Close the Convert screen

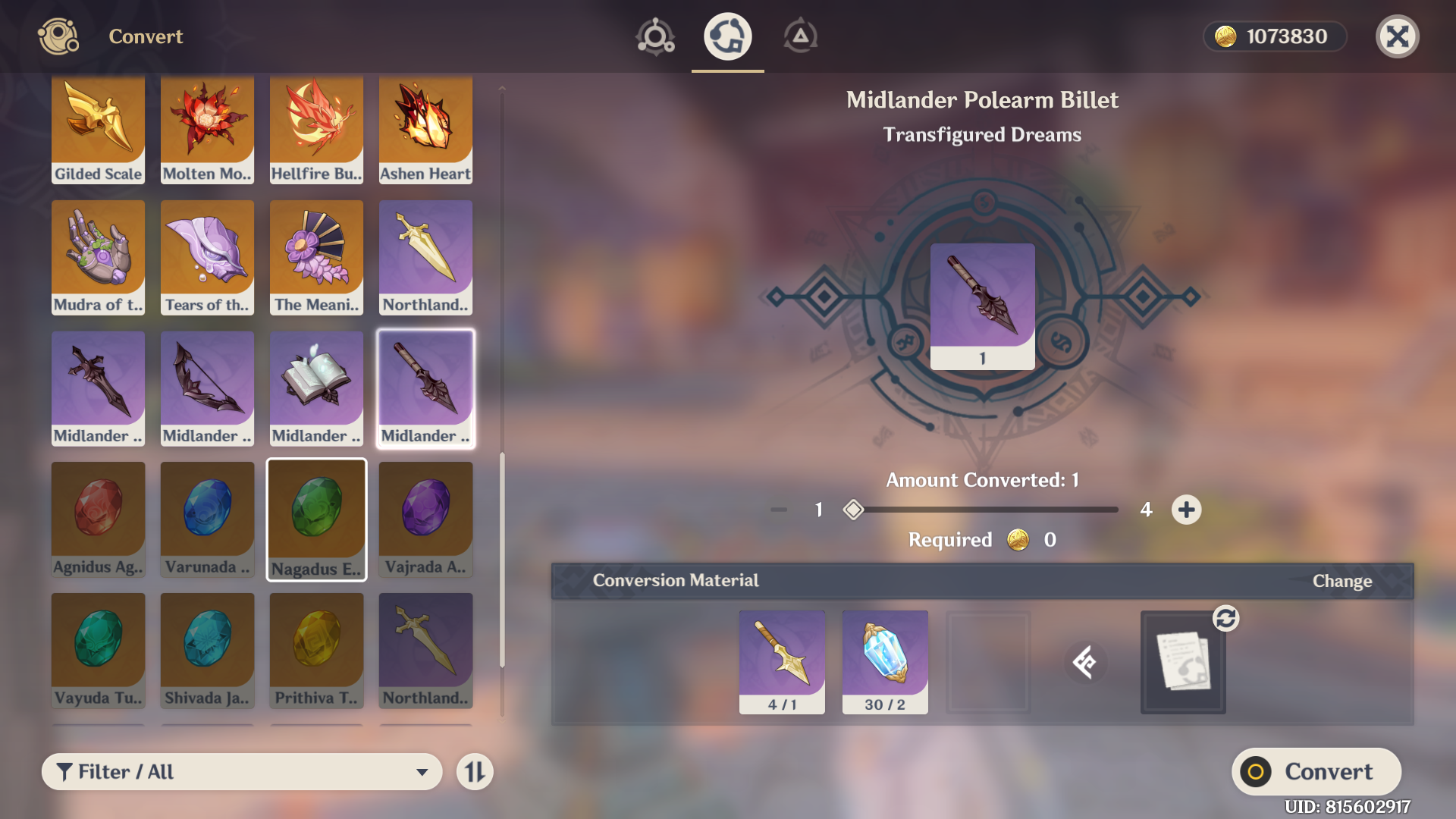pos(1397,36)
